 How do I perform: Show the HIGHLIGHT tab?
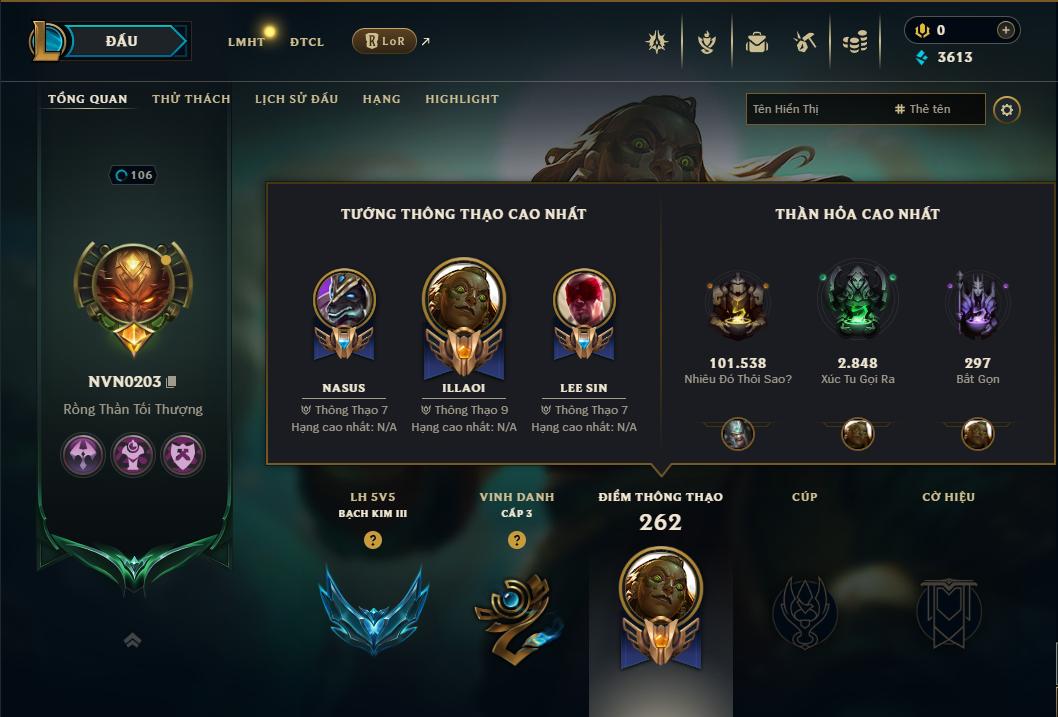click(x=461, y=99)
